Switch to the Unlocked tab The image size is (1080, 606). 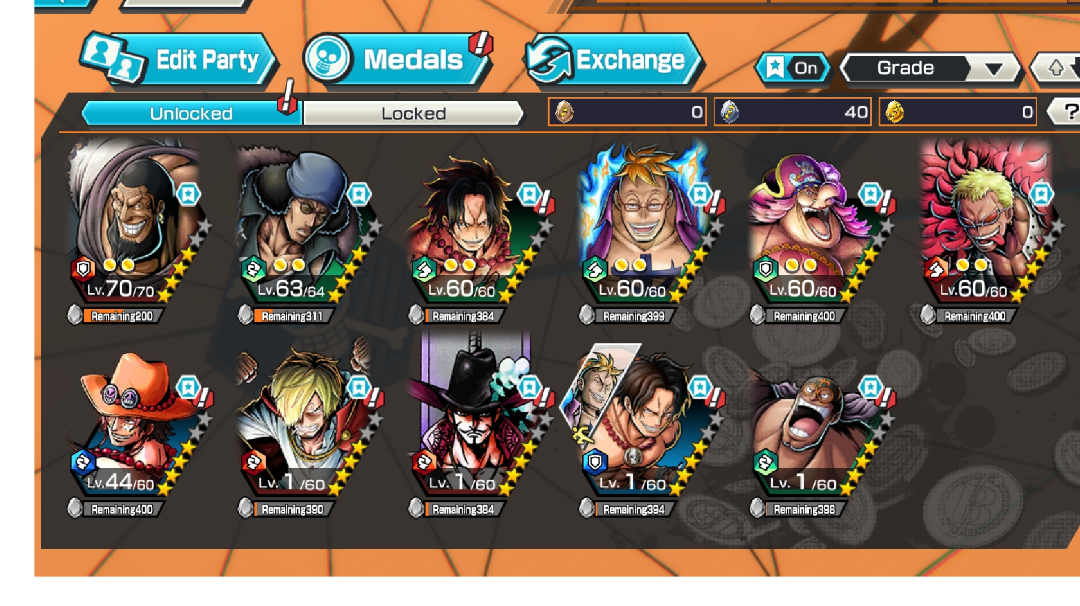click(x=190, y=113)
